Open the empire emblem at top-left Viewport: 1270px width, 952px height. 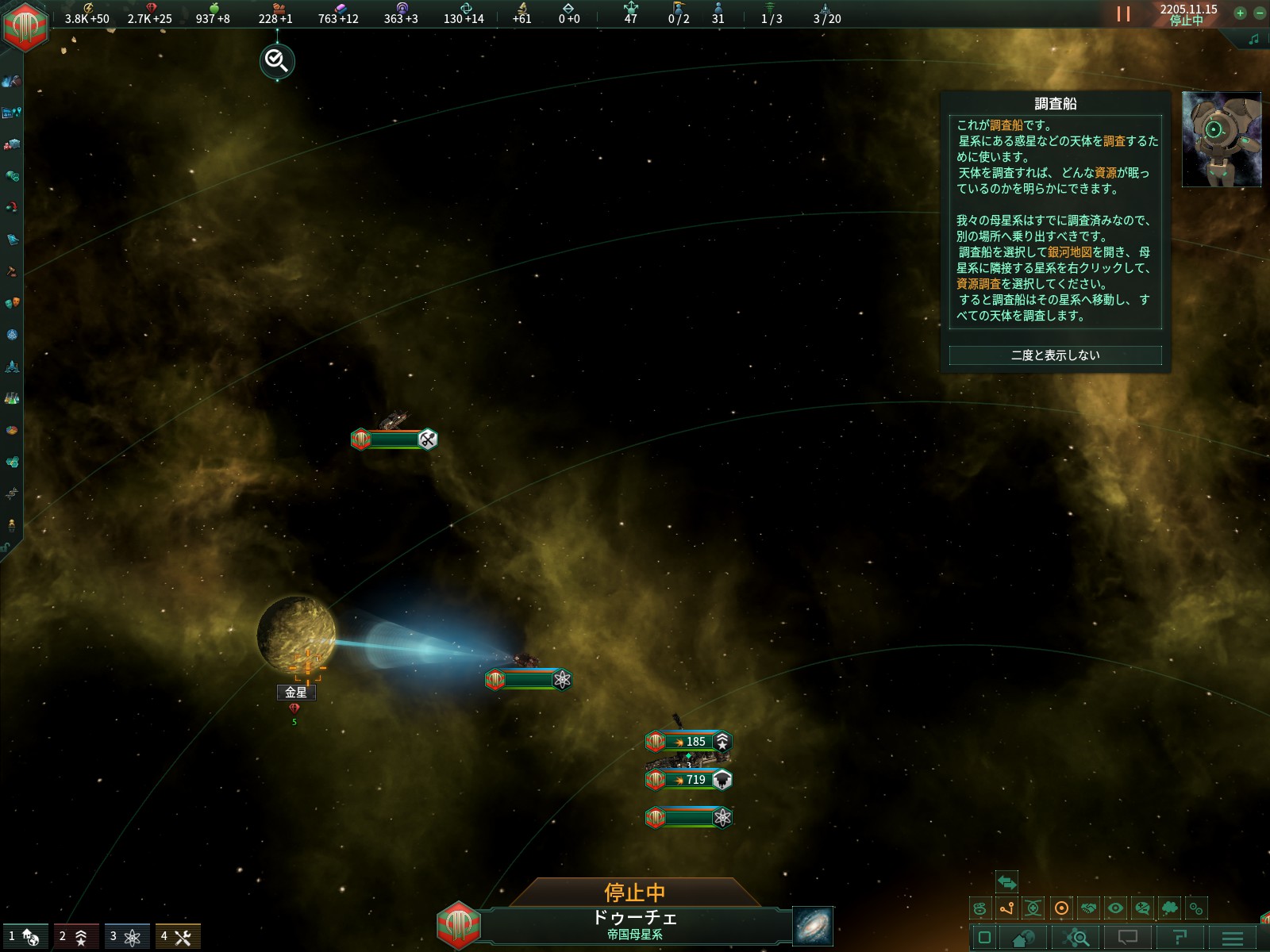[25, 25]
